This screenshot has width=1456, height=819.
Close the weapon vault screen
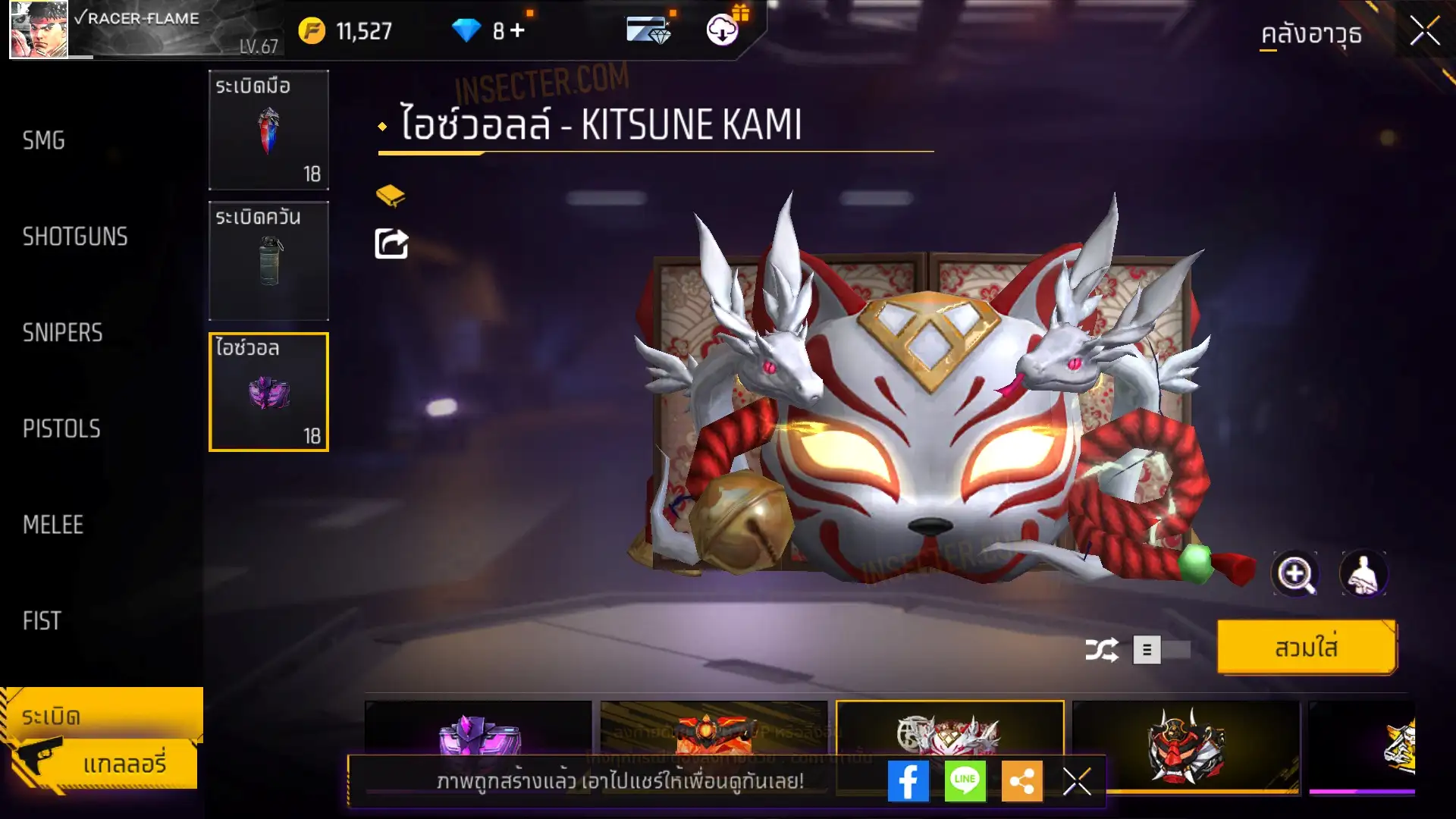point(1424,32)
